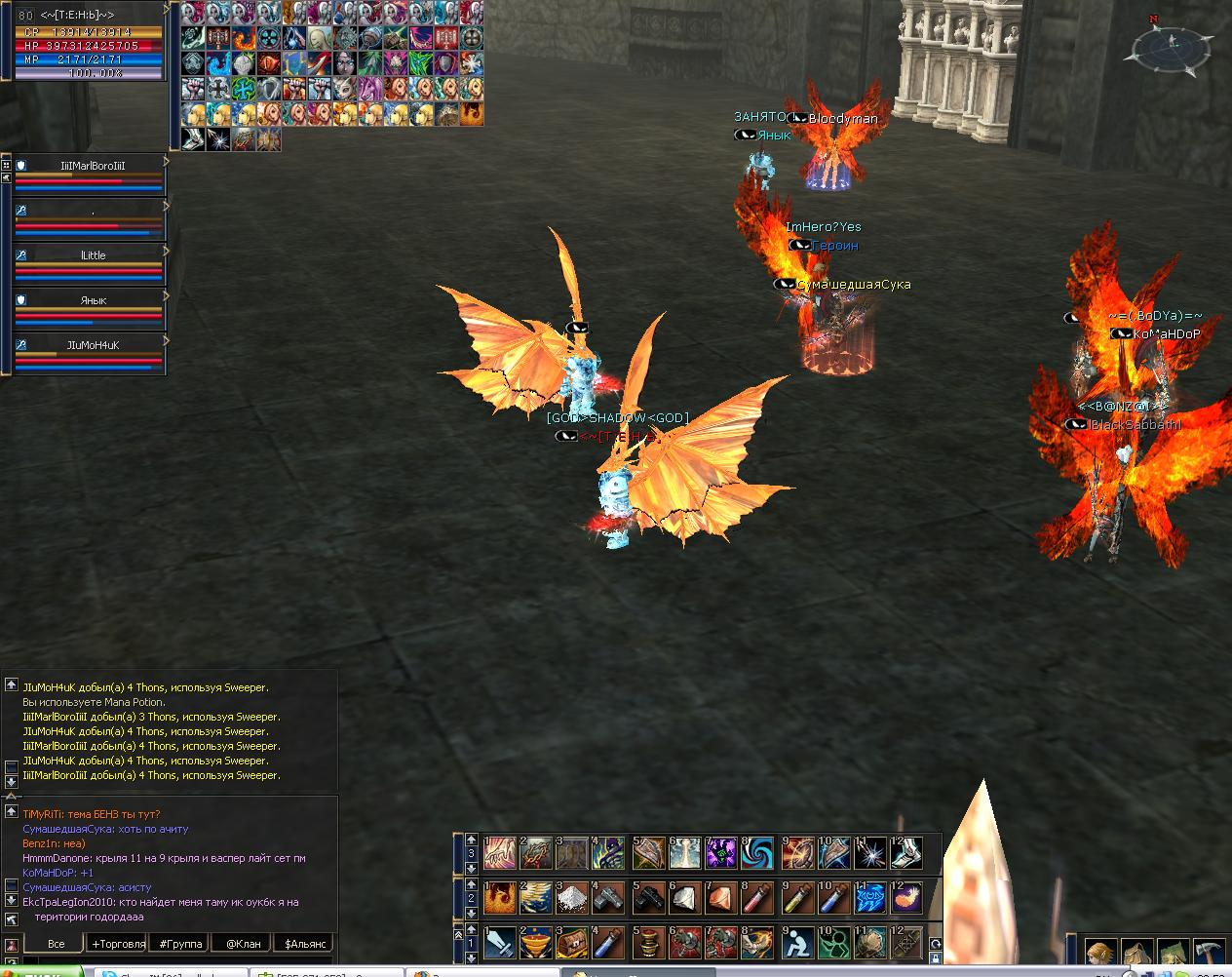
Task: Use the phoenix fire skill
Action: click(x=500, y=898)
